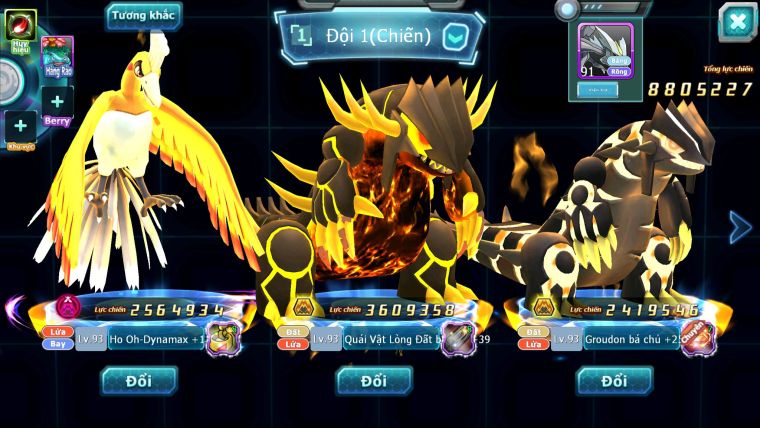Open the Tương khắc type chart
Screen dimensions: 760x428
pos(144,16)
